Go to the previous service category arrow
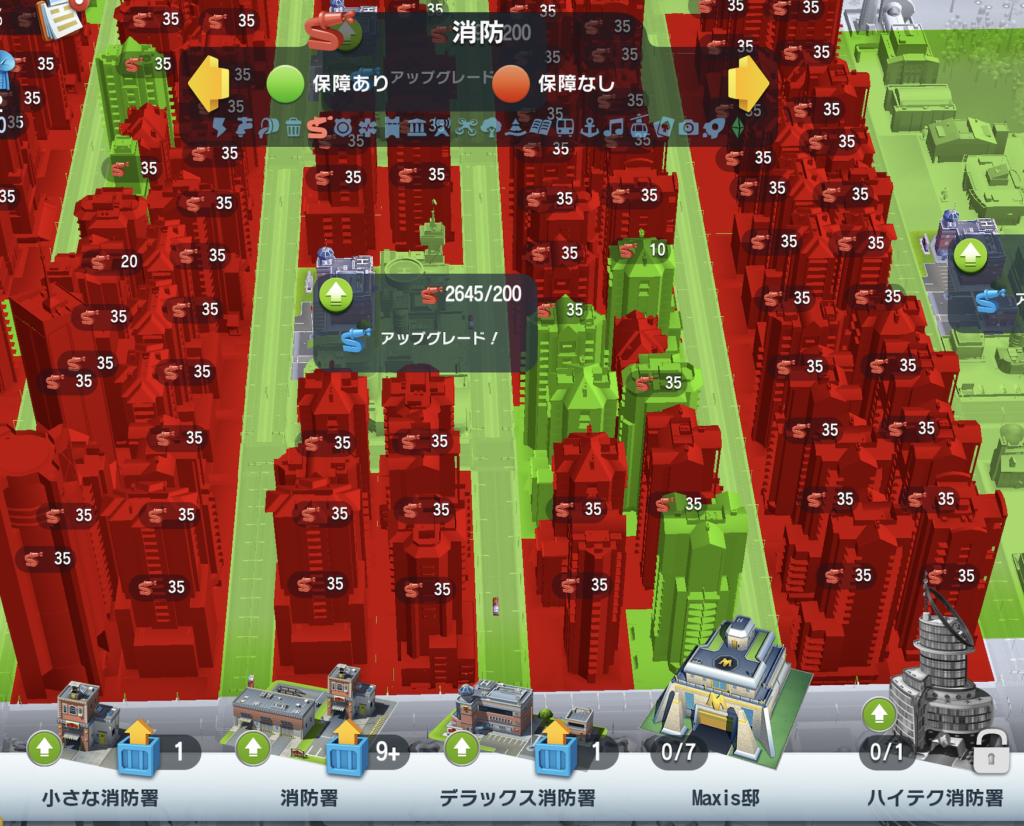Image resolution: width=1024 pixels, height=826 pixels. [209, 83]
